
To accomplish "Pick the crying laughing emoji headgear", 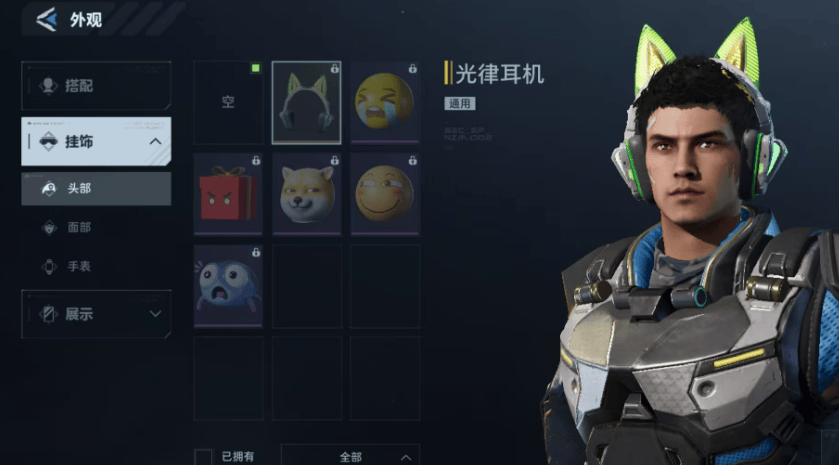I will [384, 103].
